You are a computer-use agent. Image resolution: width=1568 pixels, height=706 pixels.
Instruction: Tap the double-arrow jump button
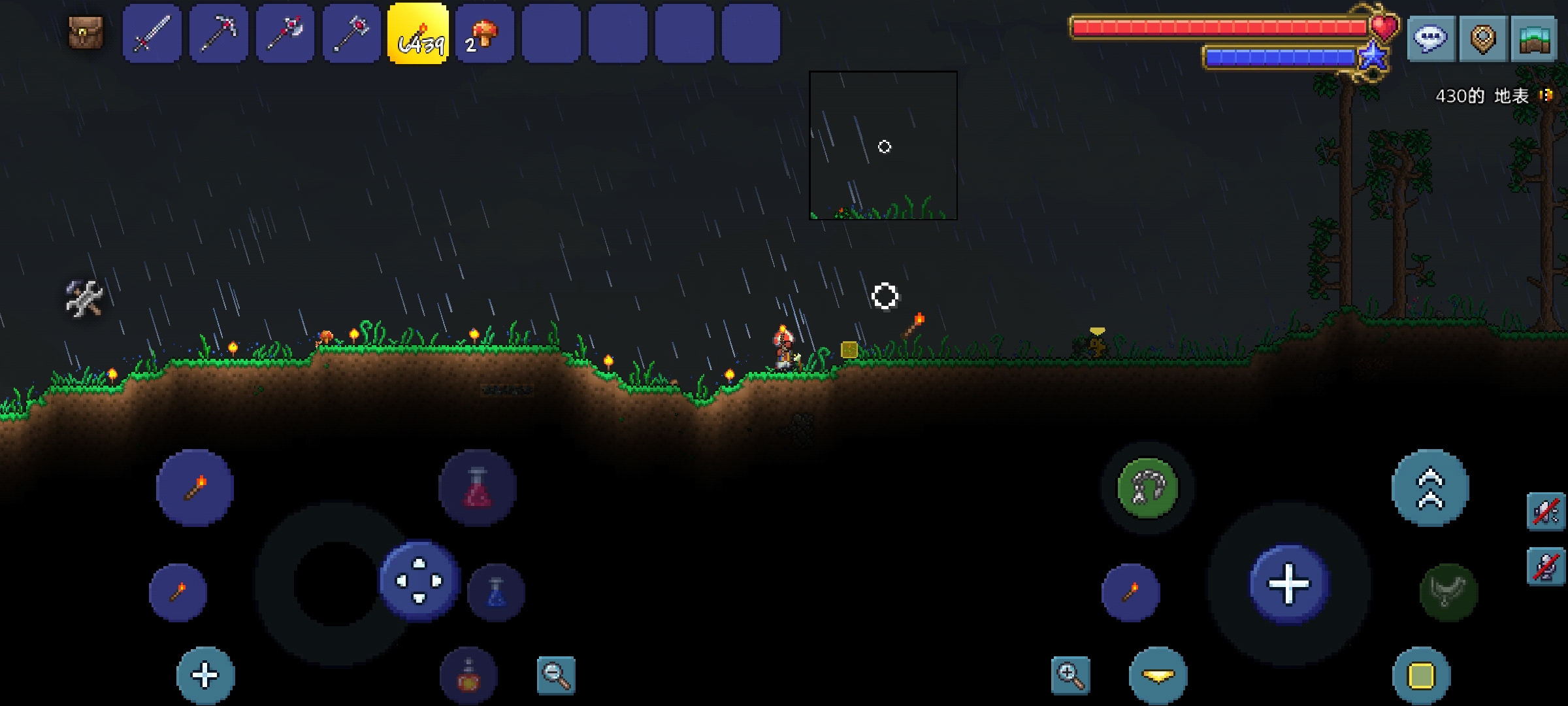point(1430,488)
